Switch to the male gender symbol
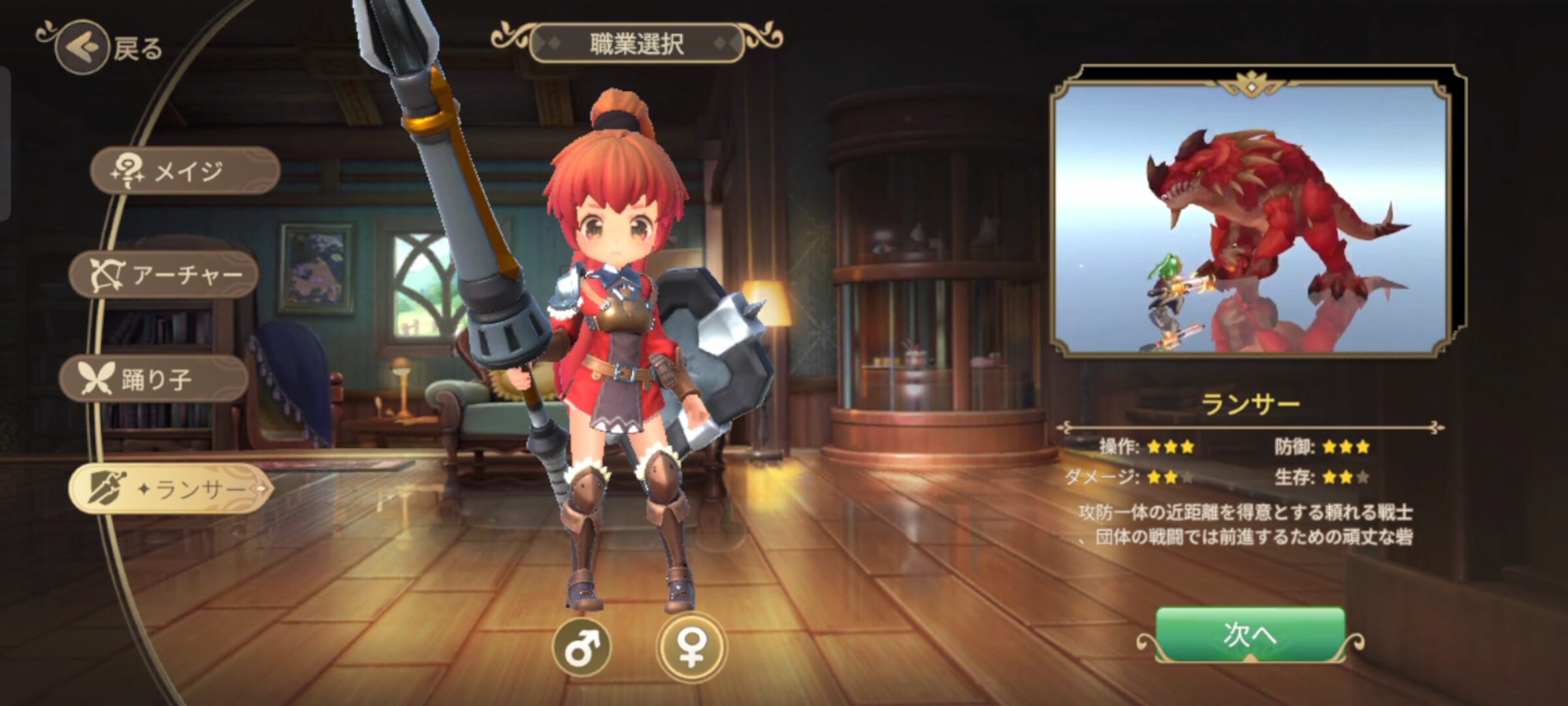1568x706 pixels. pos(581,647)
